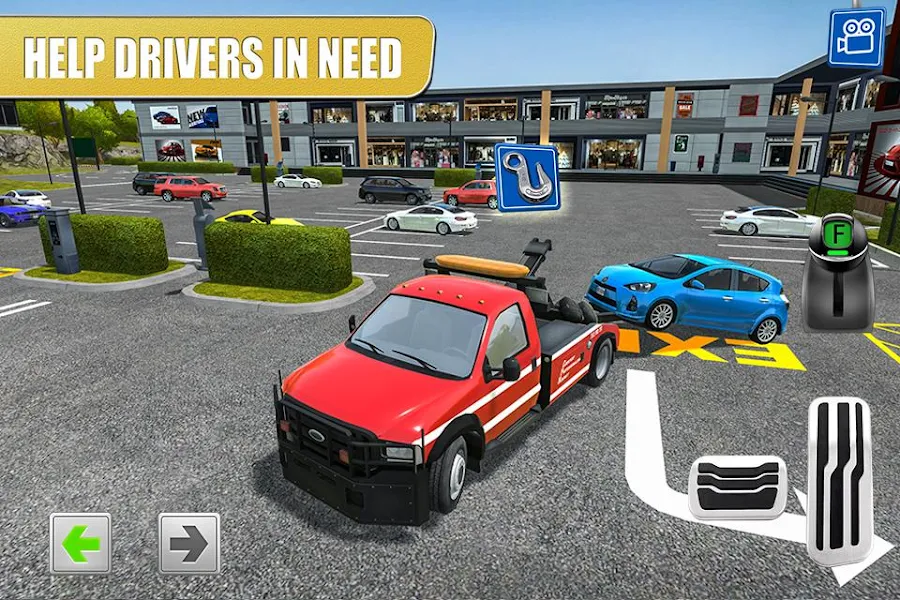
Task: Switch the camera view with the video camera icon
Action: 856,38
